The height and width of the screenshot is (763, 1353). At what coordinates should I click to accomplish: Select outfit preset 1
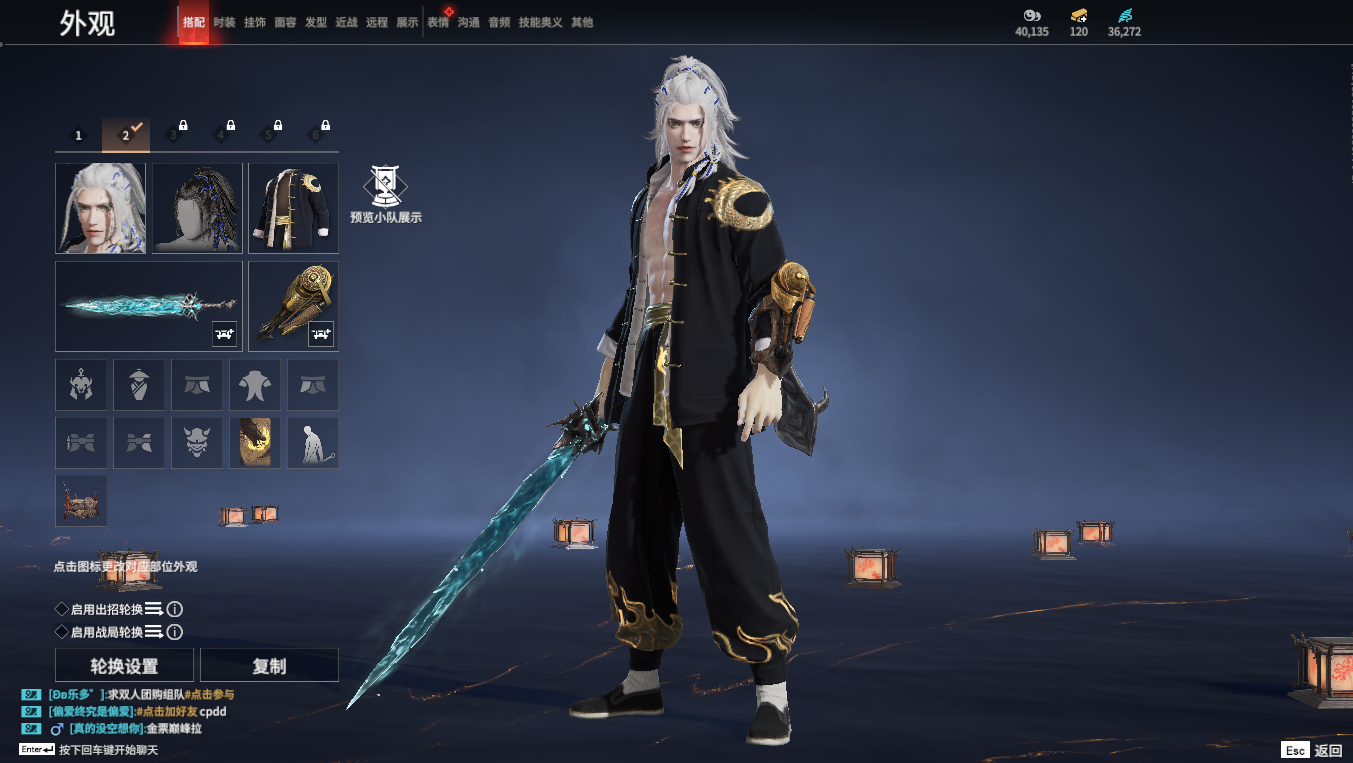(x=79, y=135)
